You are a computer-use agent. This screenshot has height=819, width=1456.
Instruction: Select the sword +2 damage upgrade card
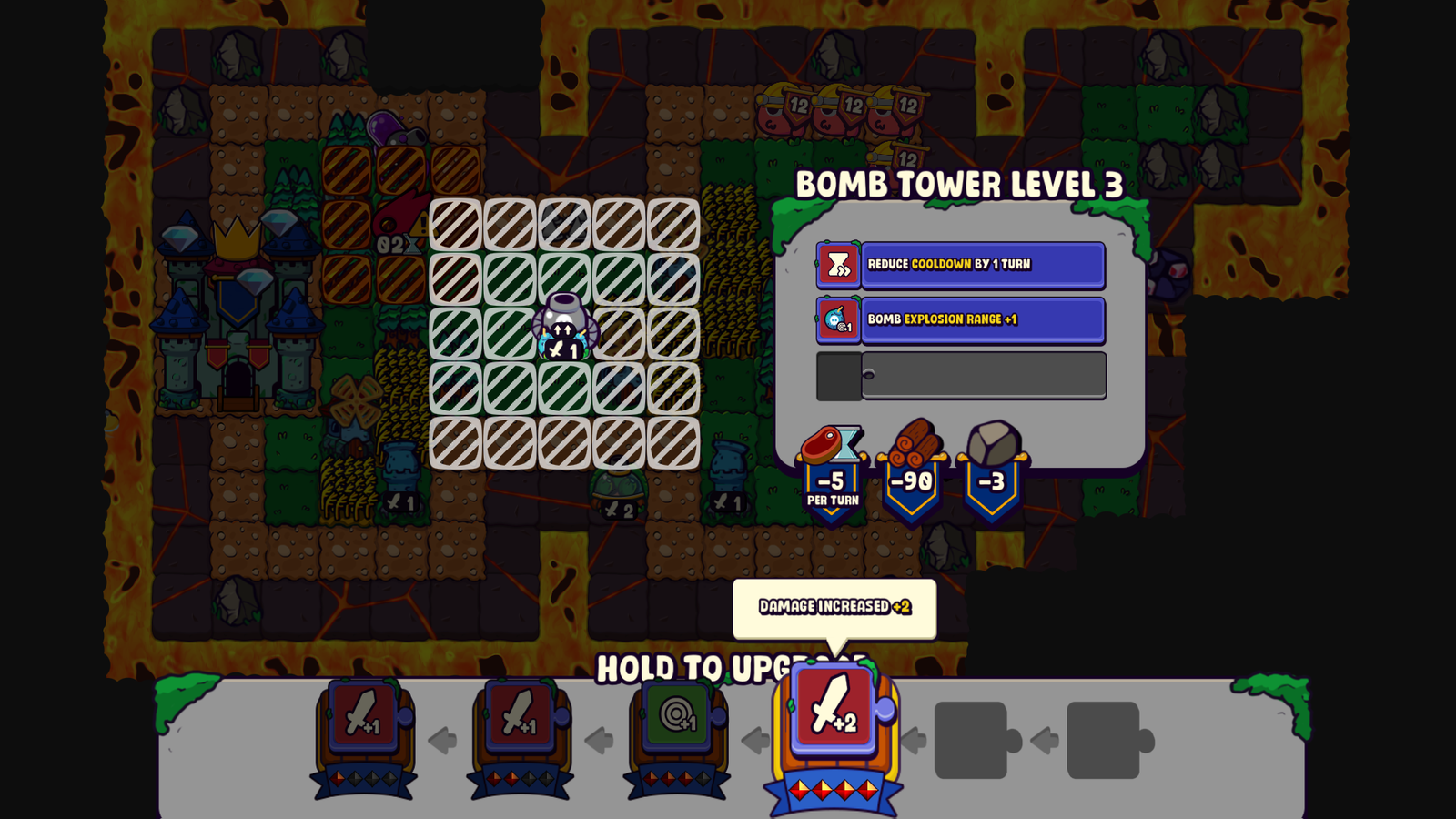(834, 720)
